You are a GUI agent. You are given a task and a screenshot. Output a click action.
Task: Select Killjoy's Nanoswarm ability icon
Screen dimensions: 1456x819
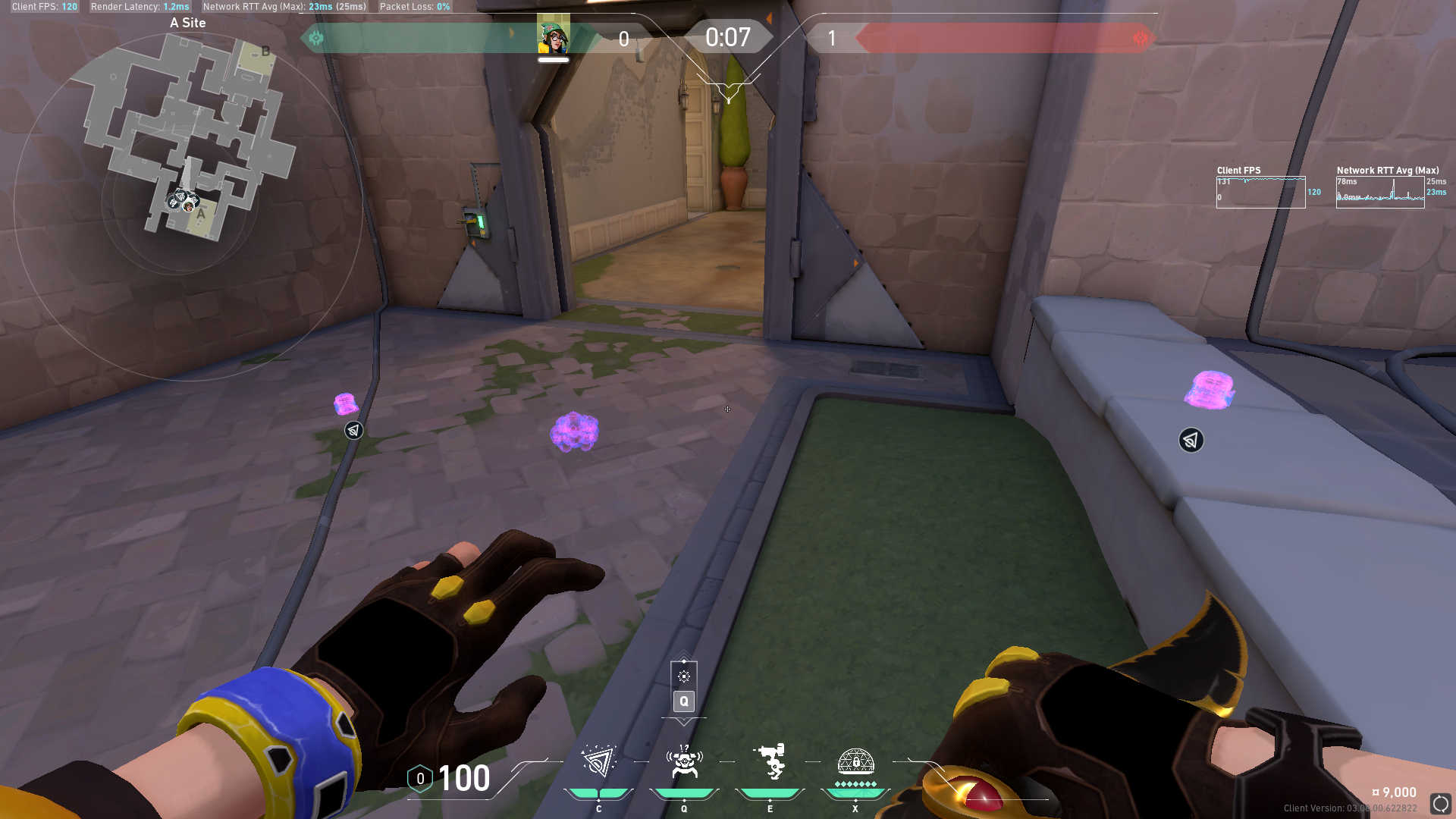point(598,761)
